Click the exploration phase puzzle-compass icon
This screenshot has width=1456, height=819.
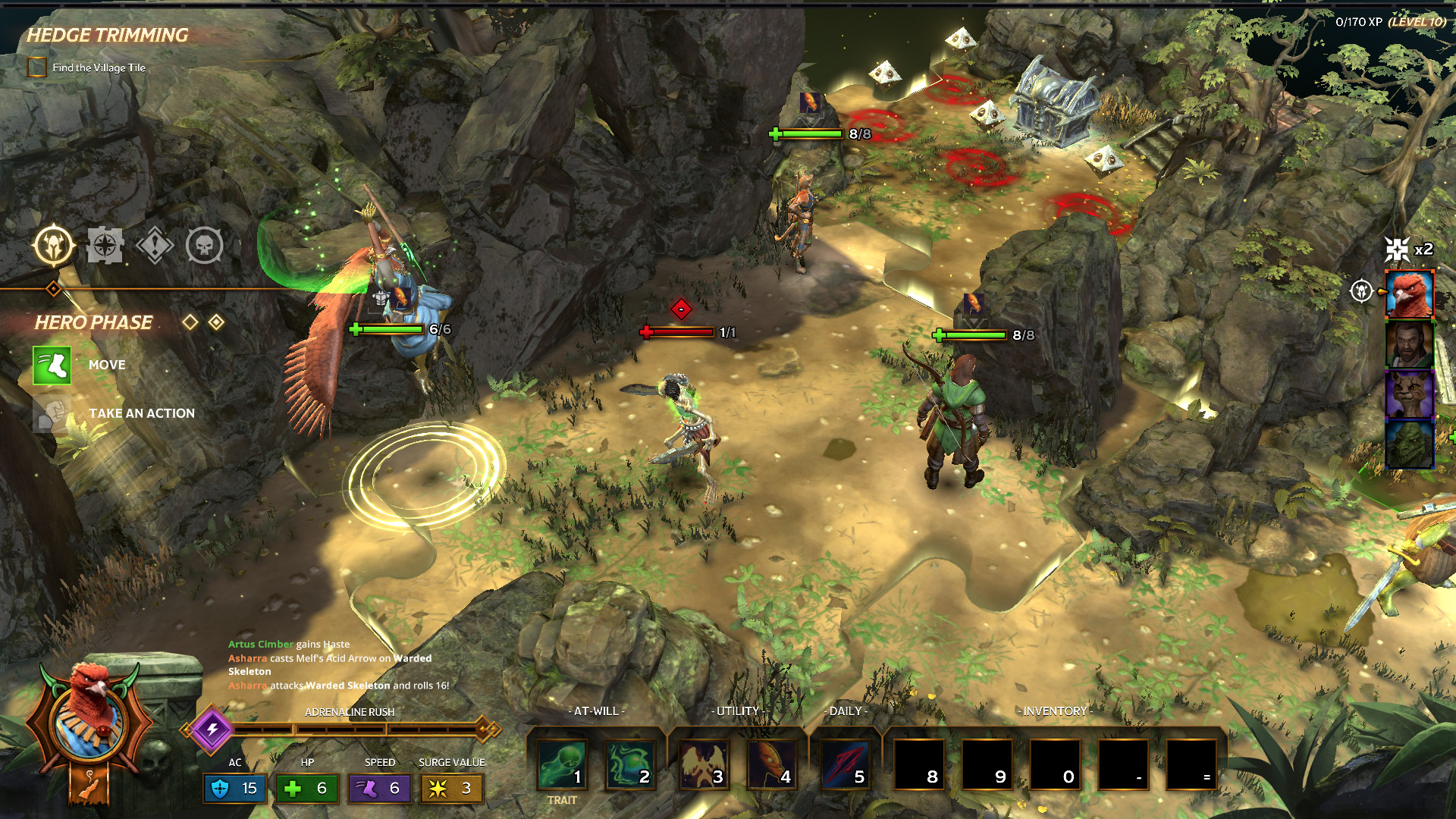coord(106,245)
